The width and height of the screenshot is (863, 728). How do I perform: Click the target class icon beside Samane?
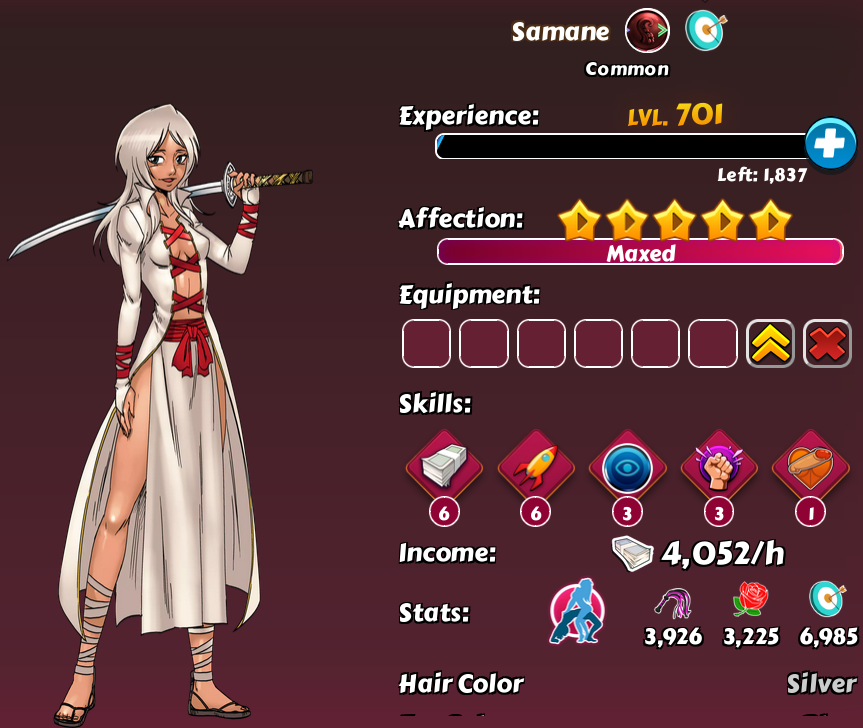point(705,31)
